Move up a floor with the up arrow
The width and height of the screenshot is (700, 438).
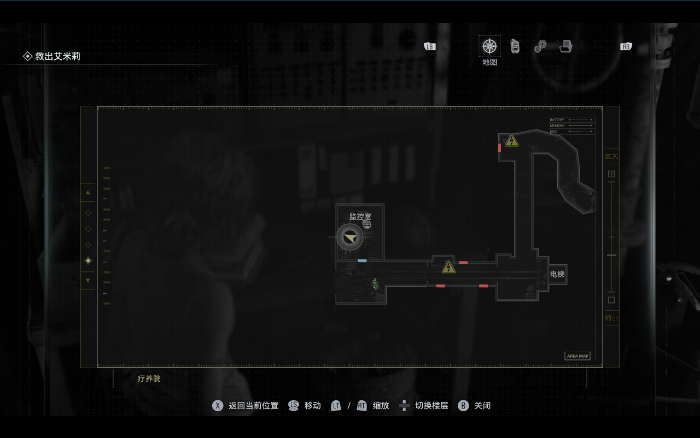[x=88, y=192]
